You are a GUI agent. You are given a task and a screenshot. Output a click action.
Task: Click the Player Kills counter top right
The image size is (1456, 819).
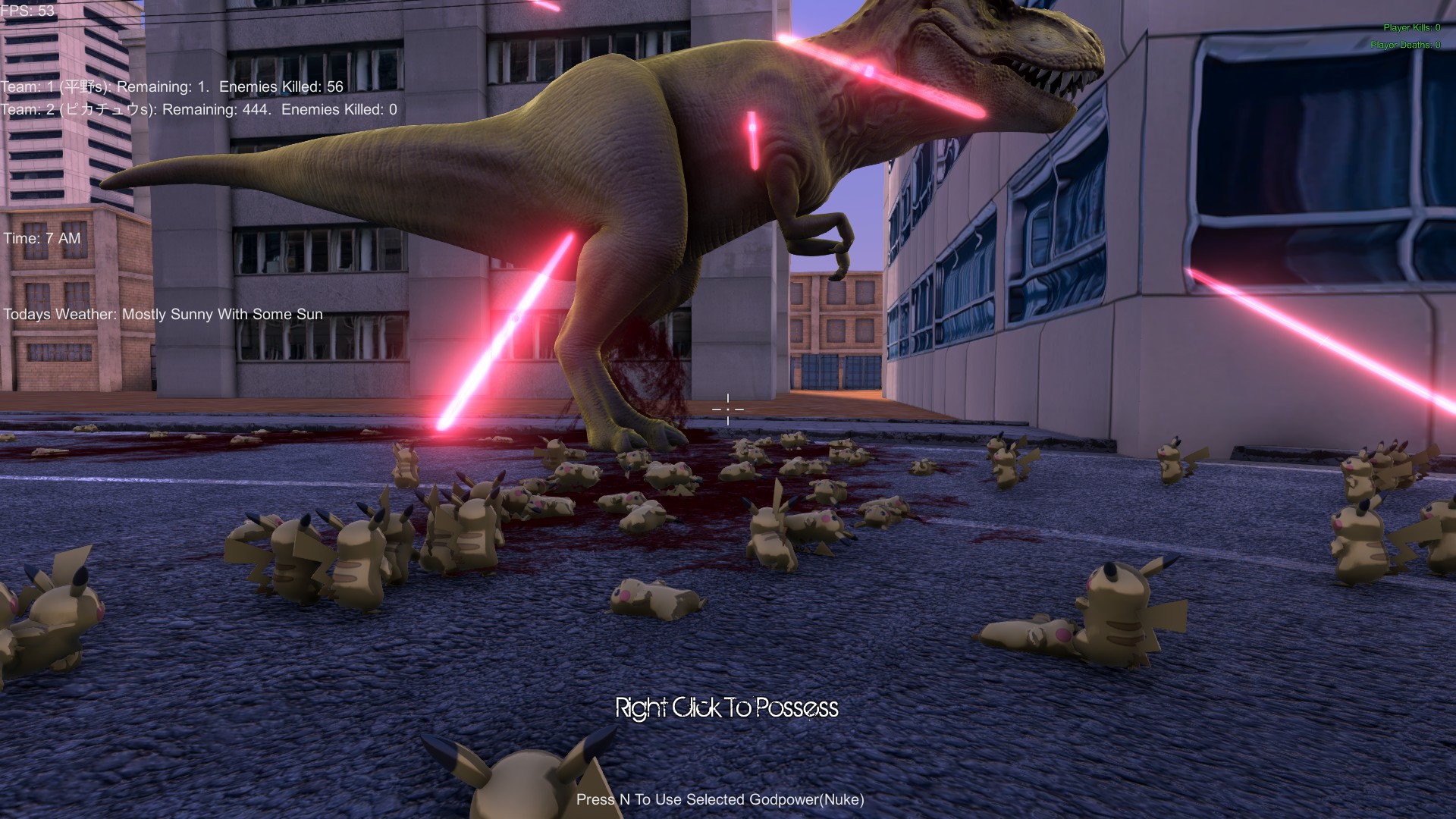pyautogui.click(x=1407, y=27)
